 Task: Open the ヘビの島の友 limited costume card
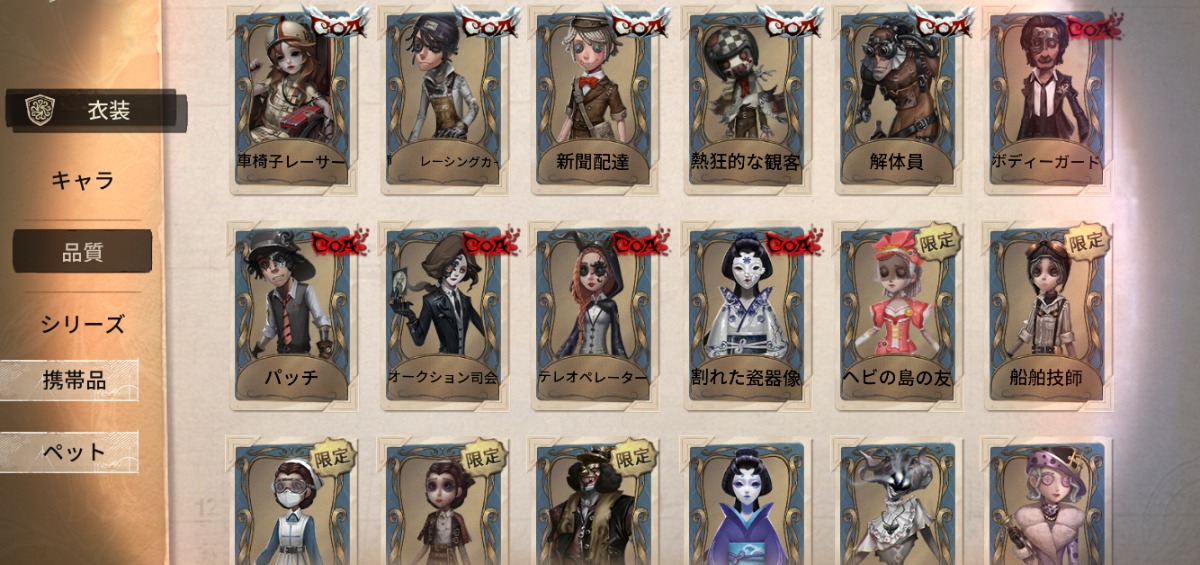(896, 315)
